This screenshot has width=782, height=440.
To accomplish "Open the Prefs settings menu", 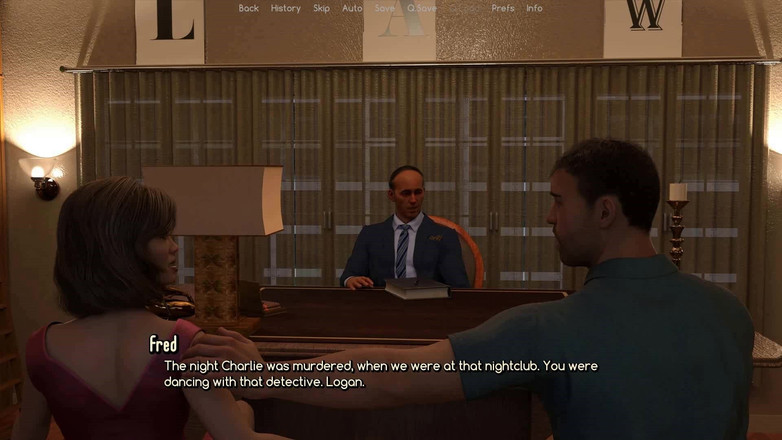I will point(503,8).
